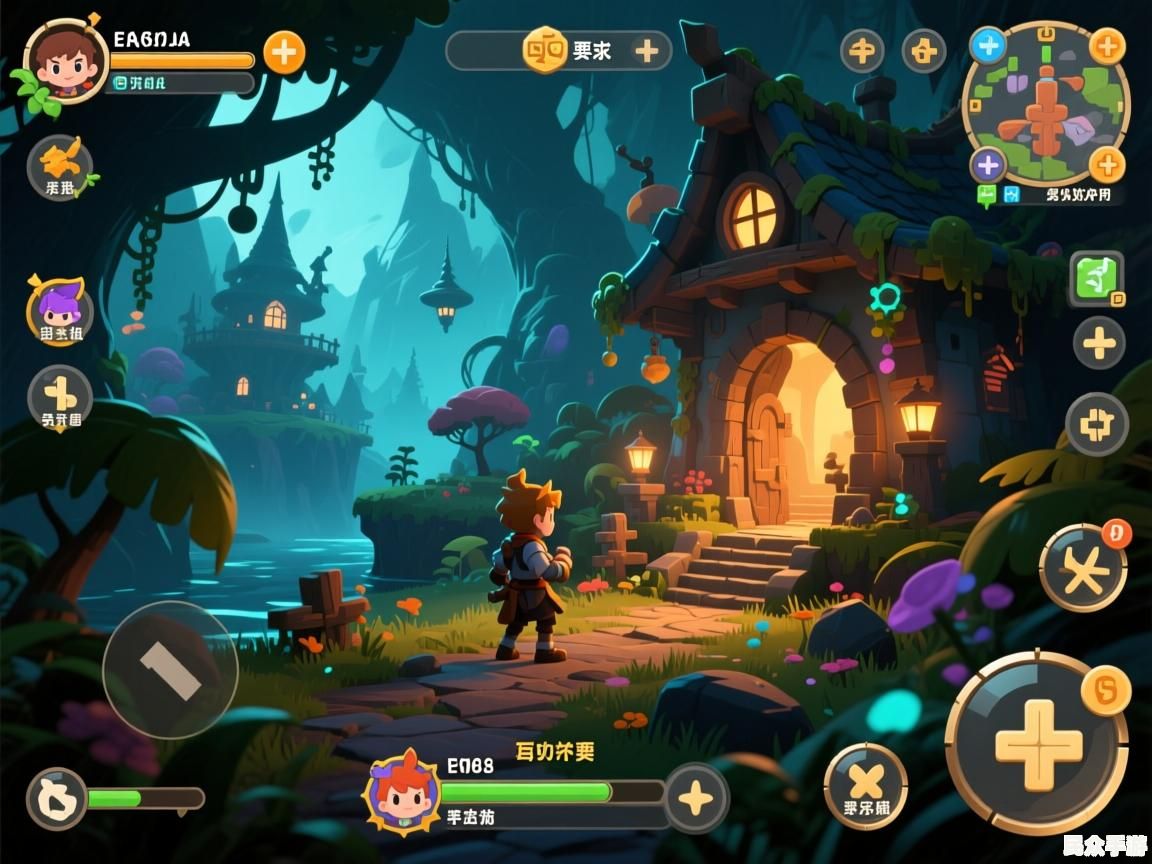
Task: Use the virtual joystick pad
Action: coord(170,670)
